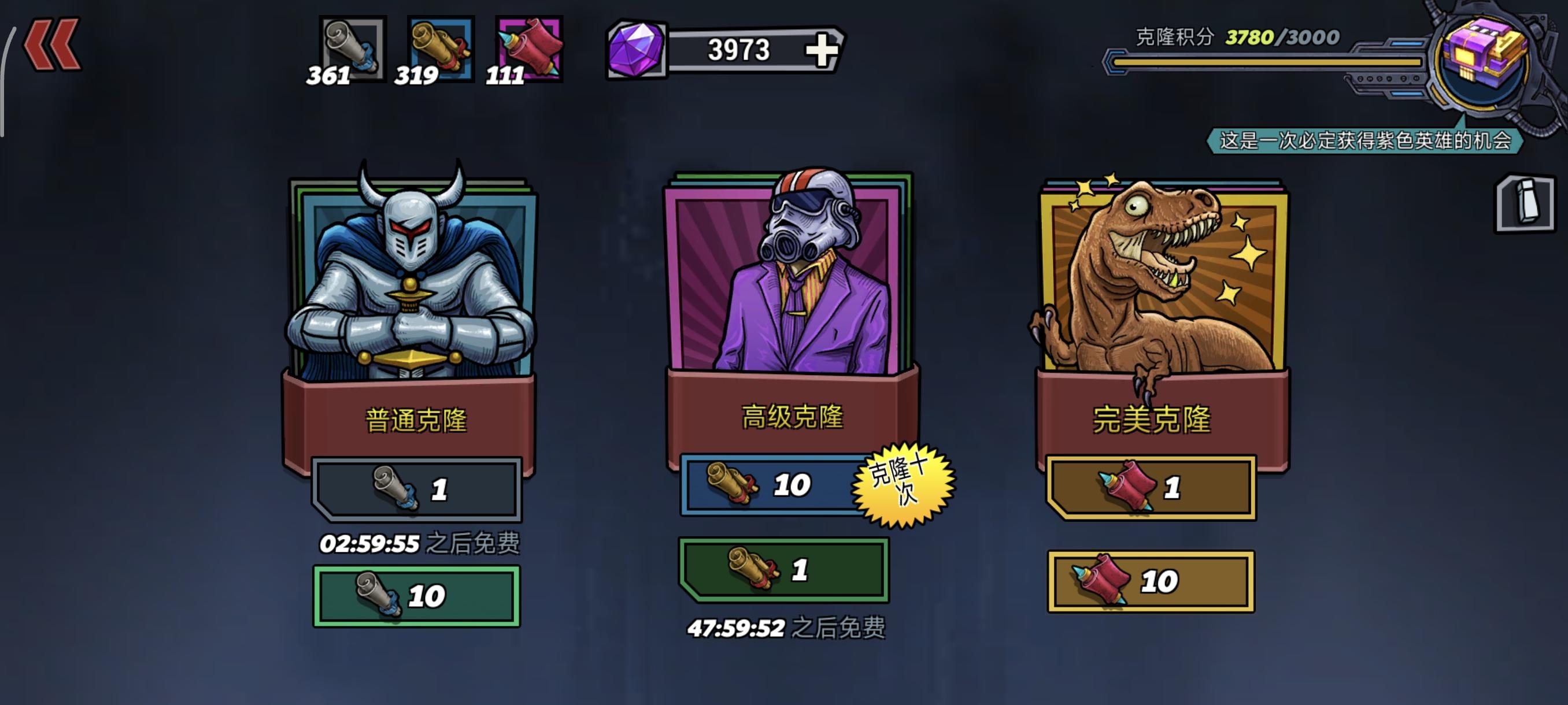Screen dimensions: 1568x705
Task: Tap the green 高级克隆 clone button costing 1
Action: 785,568
